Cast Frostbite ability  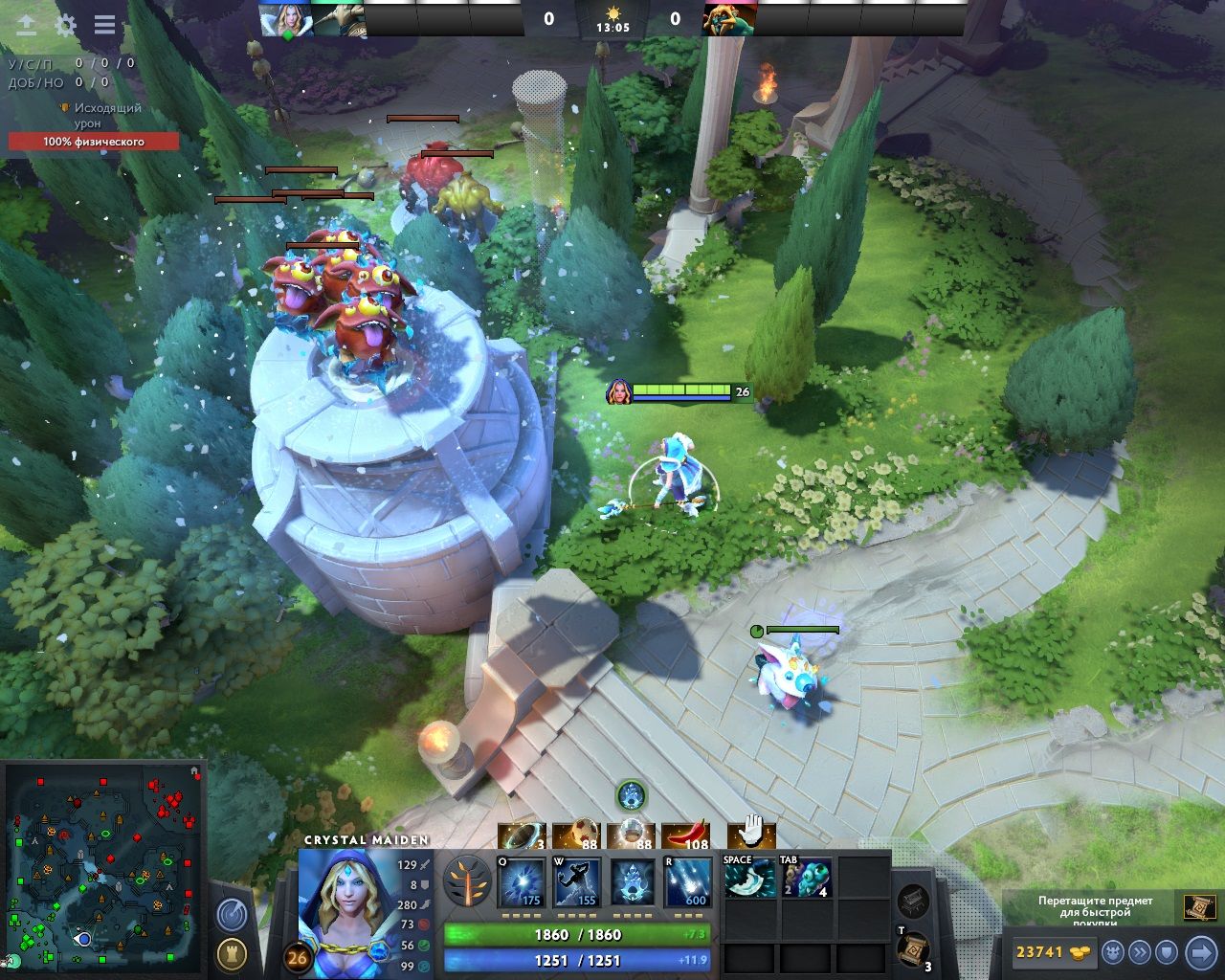[577, 882]
